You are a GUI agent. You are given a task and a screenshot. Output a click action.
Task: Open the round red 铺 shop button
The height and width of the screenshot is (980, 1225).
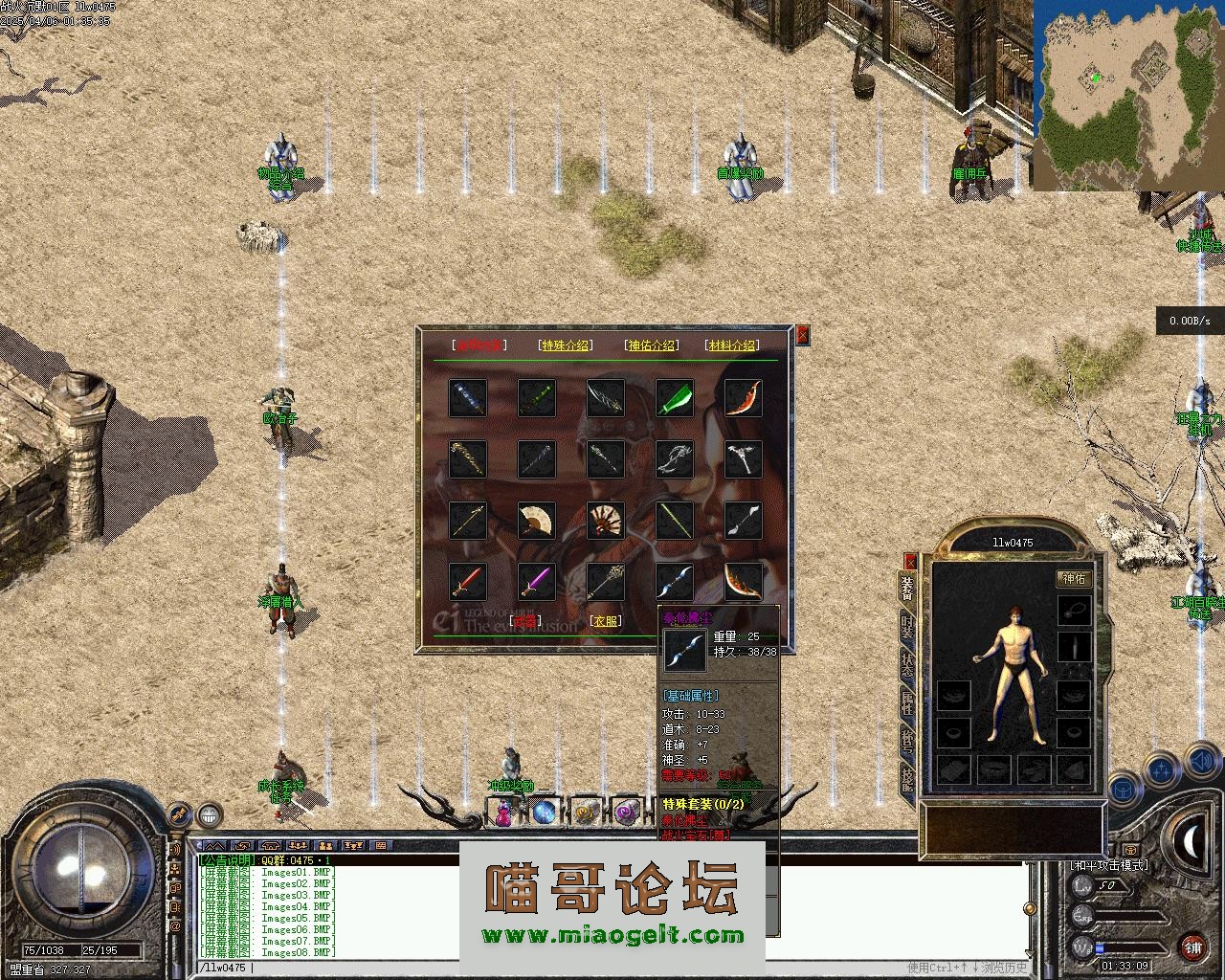(1192, 948)
